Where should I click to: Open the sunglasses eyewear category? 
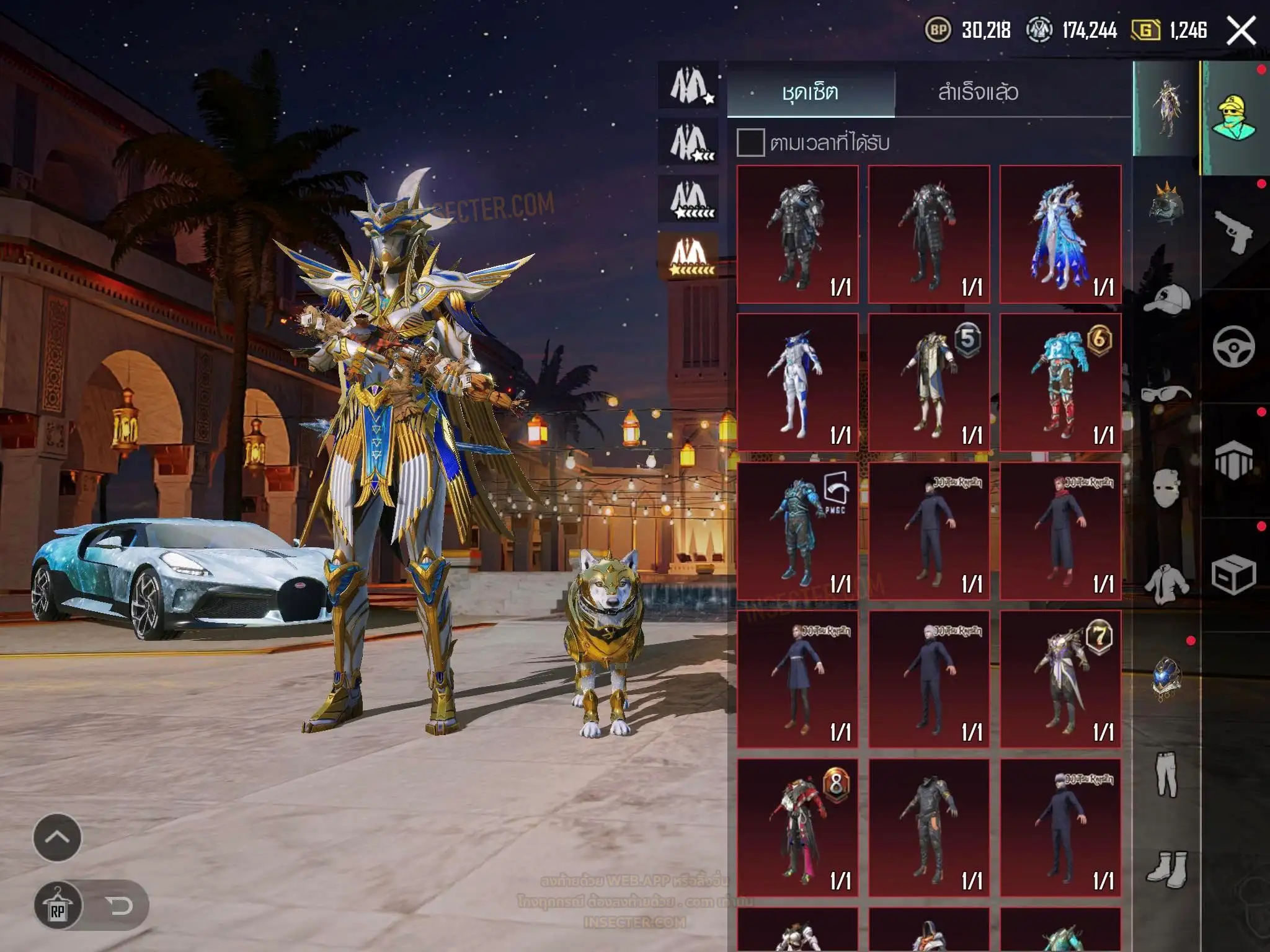click(1166, 393)
